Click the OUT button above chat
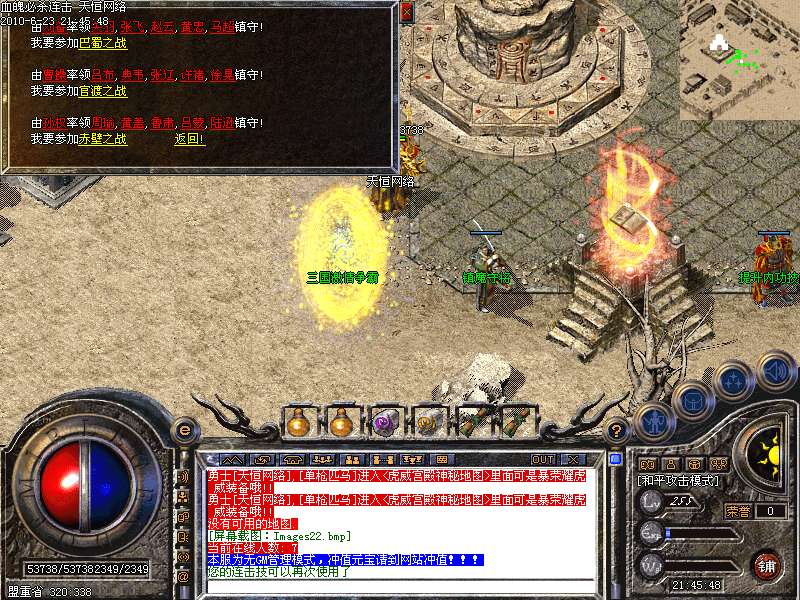The width and height of the screenshot is (800, 600). pyautogui.click(x=543, y=459)
